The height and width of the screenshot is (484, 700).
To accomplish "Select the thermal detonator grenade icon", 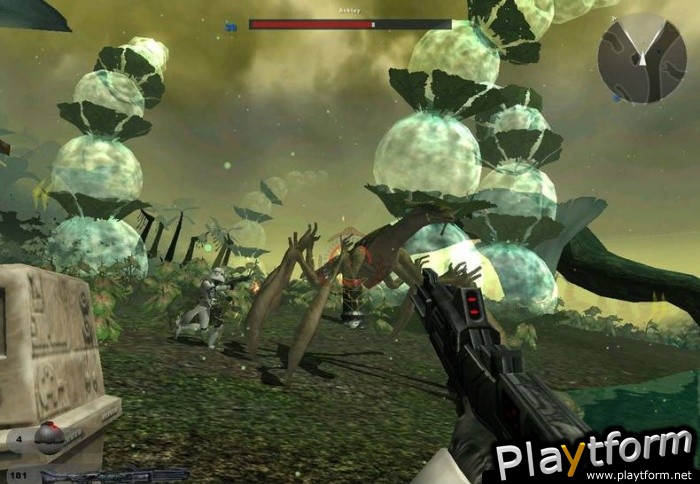I will [49, 439].
